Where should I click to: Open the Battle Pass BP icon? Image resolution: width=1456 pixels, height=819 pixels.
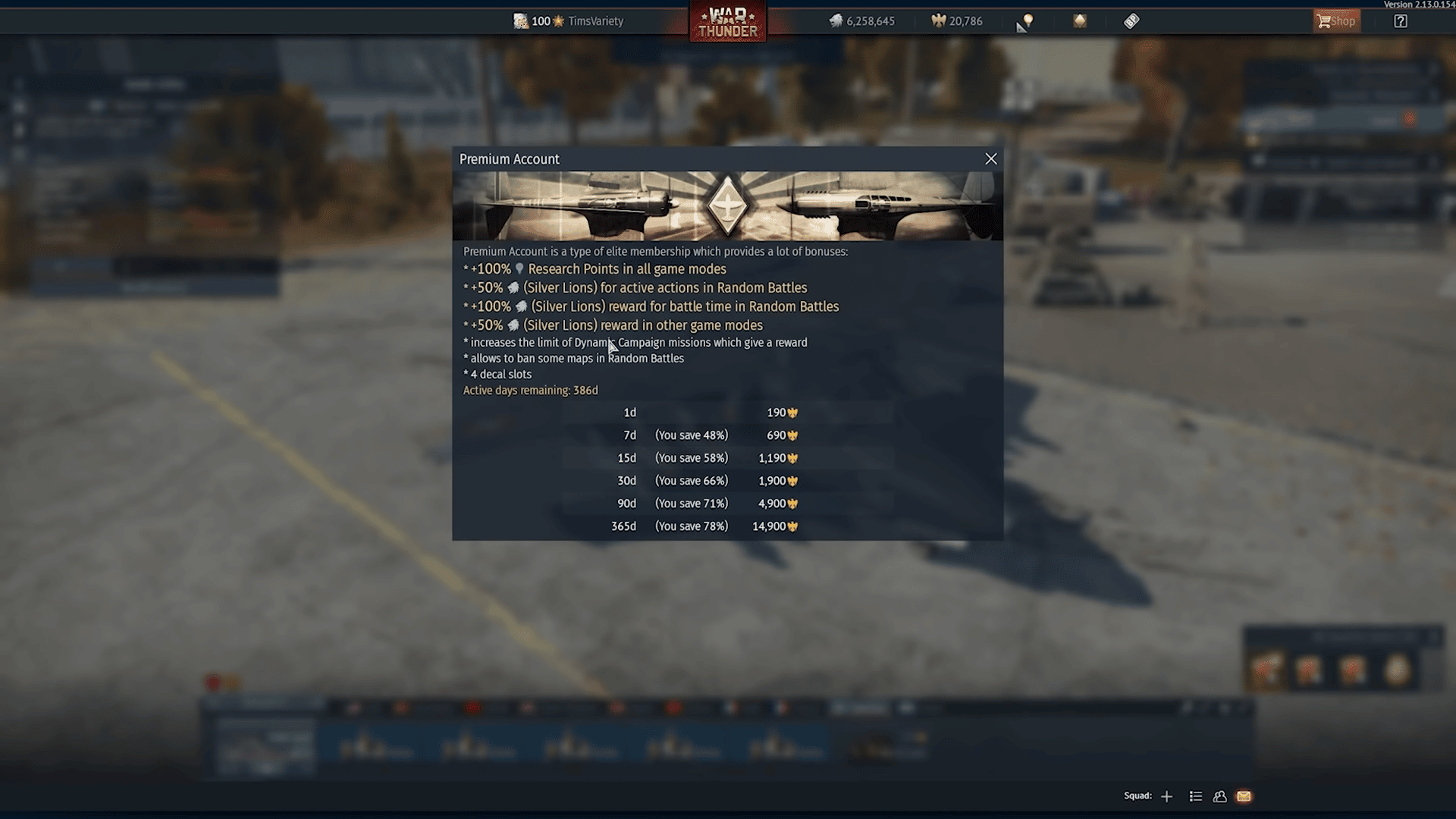pos(1131,20)
